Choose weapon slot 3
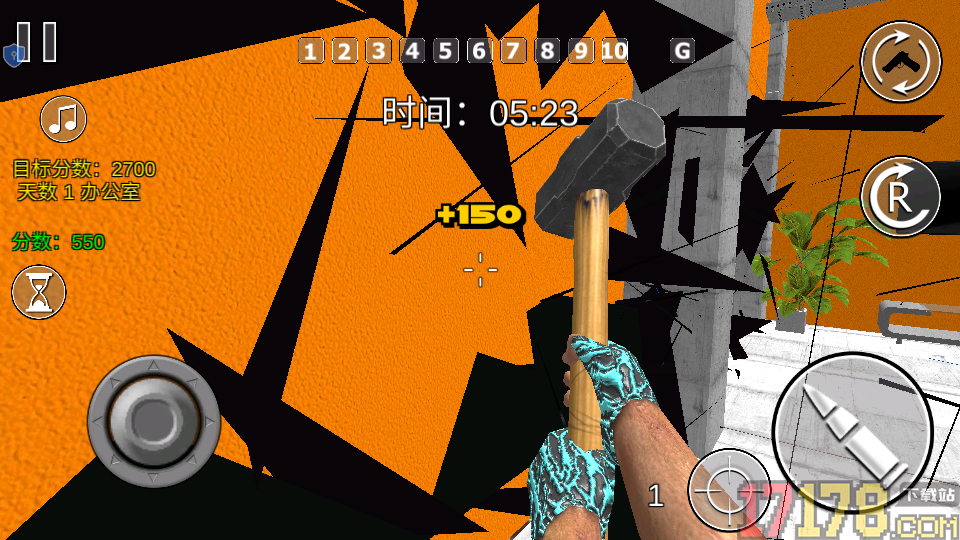The width and height of the screenshot is (960, 540). 378,51
